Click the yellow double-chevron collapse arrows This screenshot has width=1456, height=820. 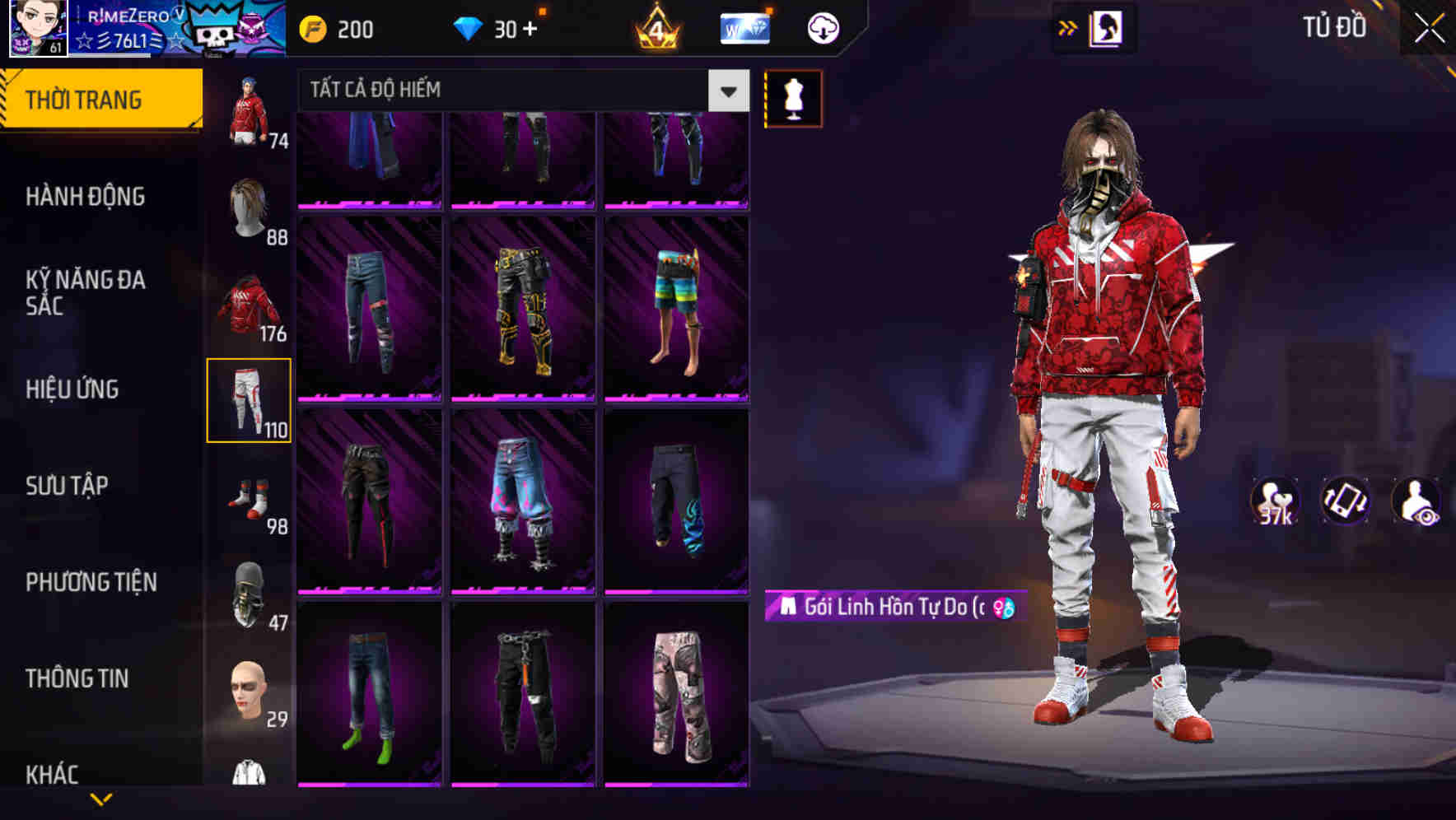point(1066,27)
